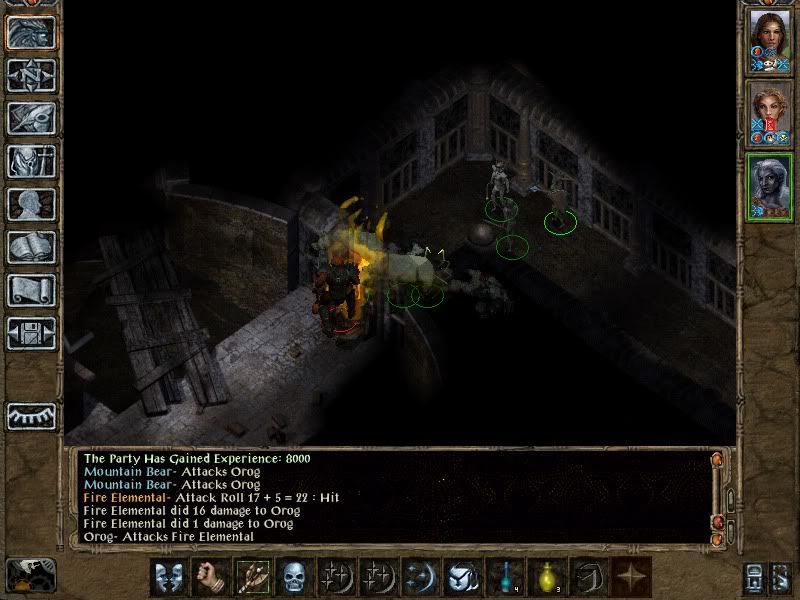Activate the gold star special abilities button
This screenshot has height=600, width=800.
[630, 577]
